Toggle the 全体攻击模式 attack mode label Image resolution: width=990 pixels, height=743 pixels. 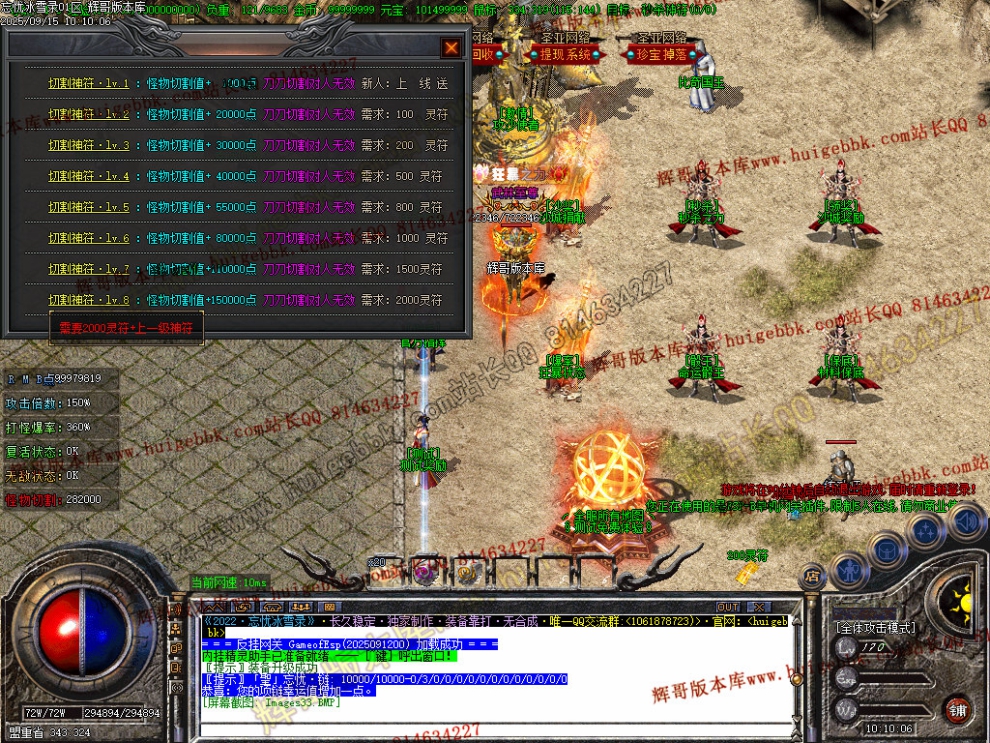(875, 628)
